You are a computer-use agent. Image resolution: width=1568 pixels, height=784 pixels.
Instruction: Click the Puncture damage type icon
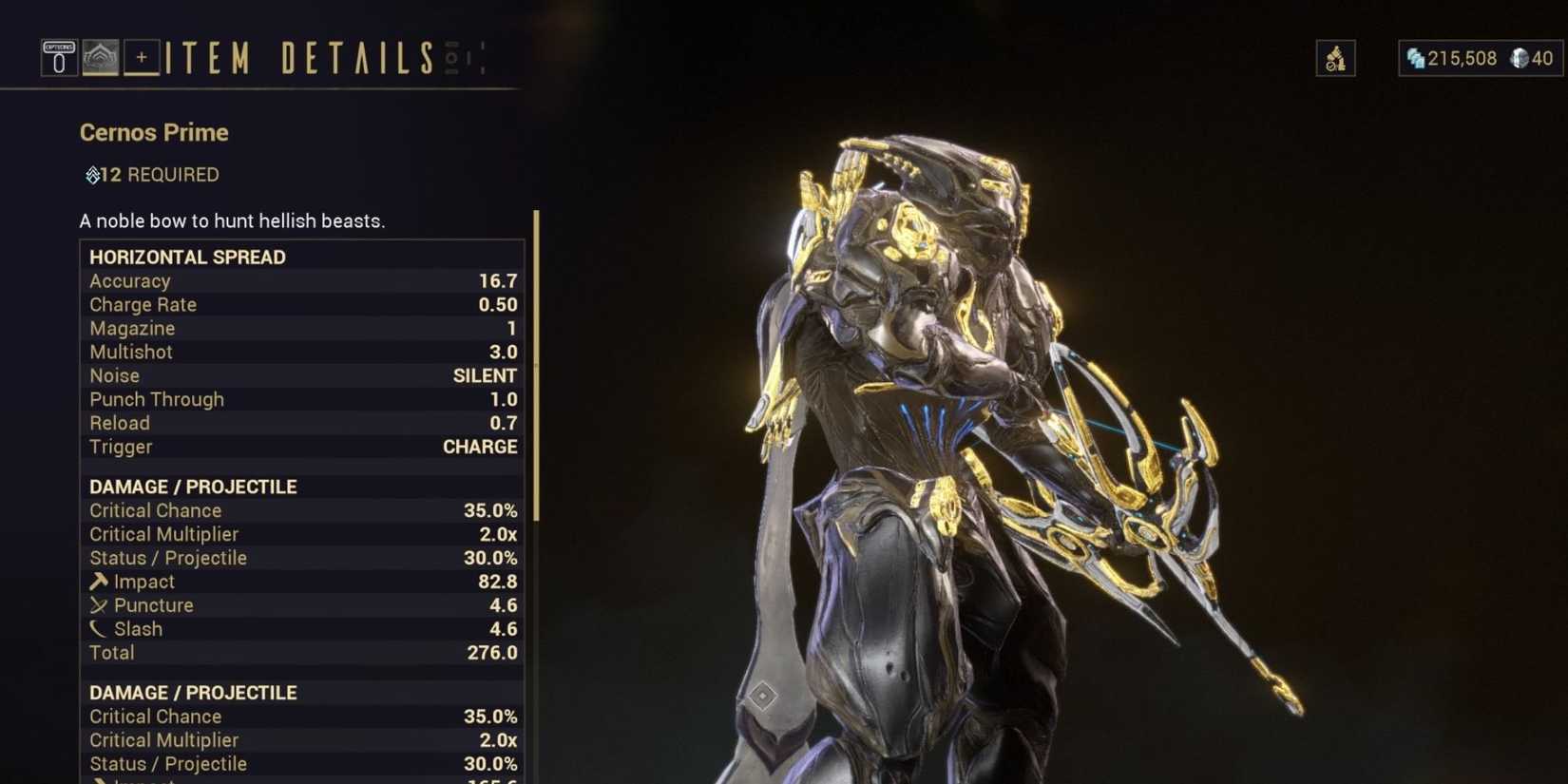point(98,605)
